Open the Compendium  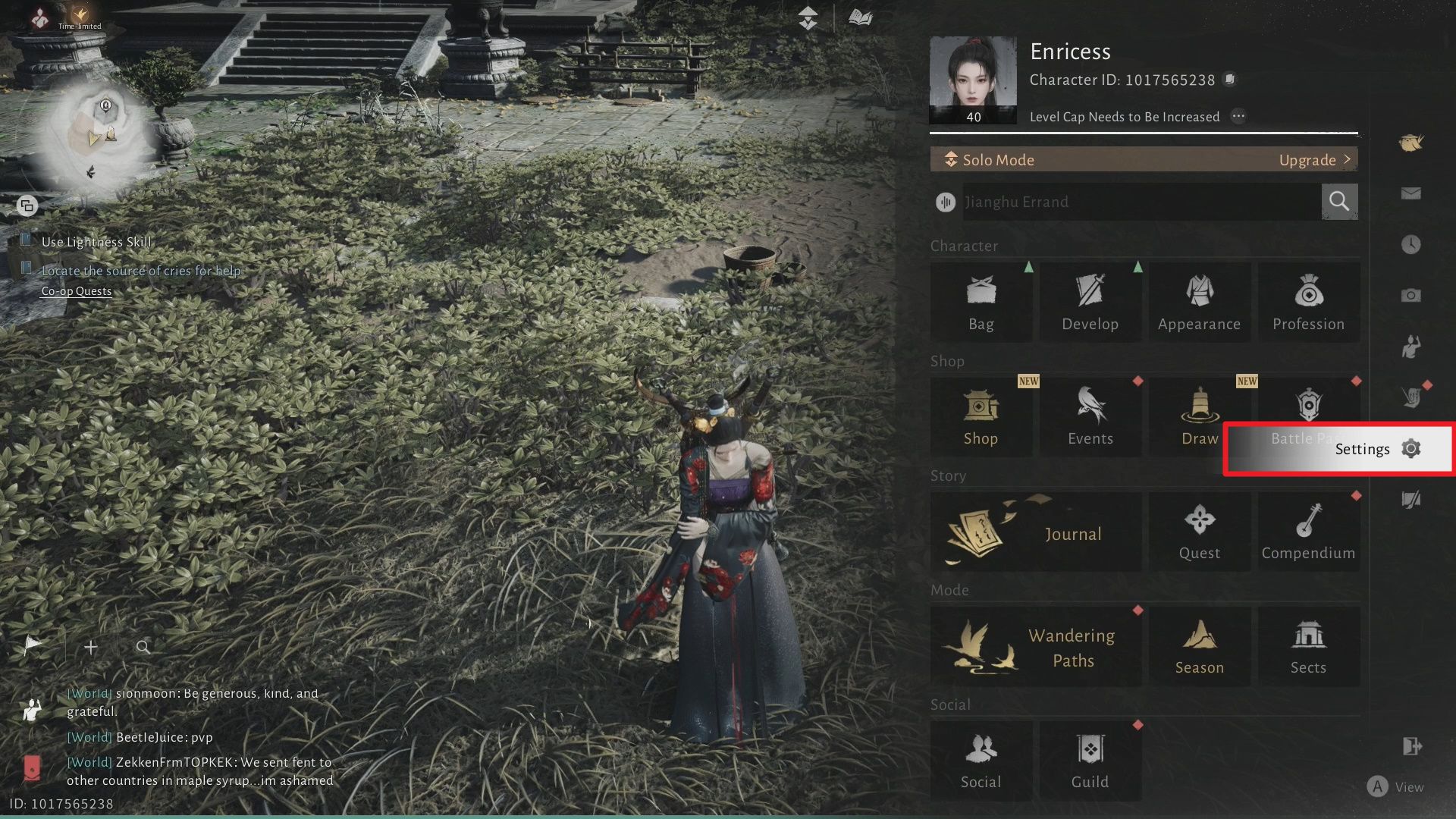[x=1308, y=532]
